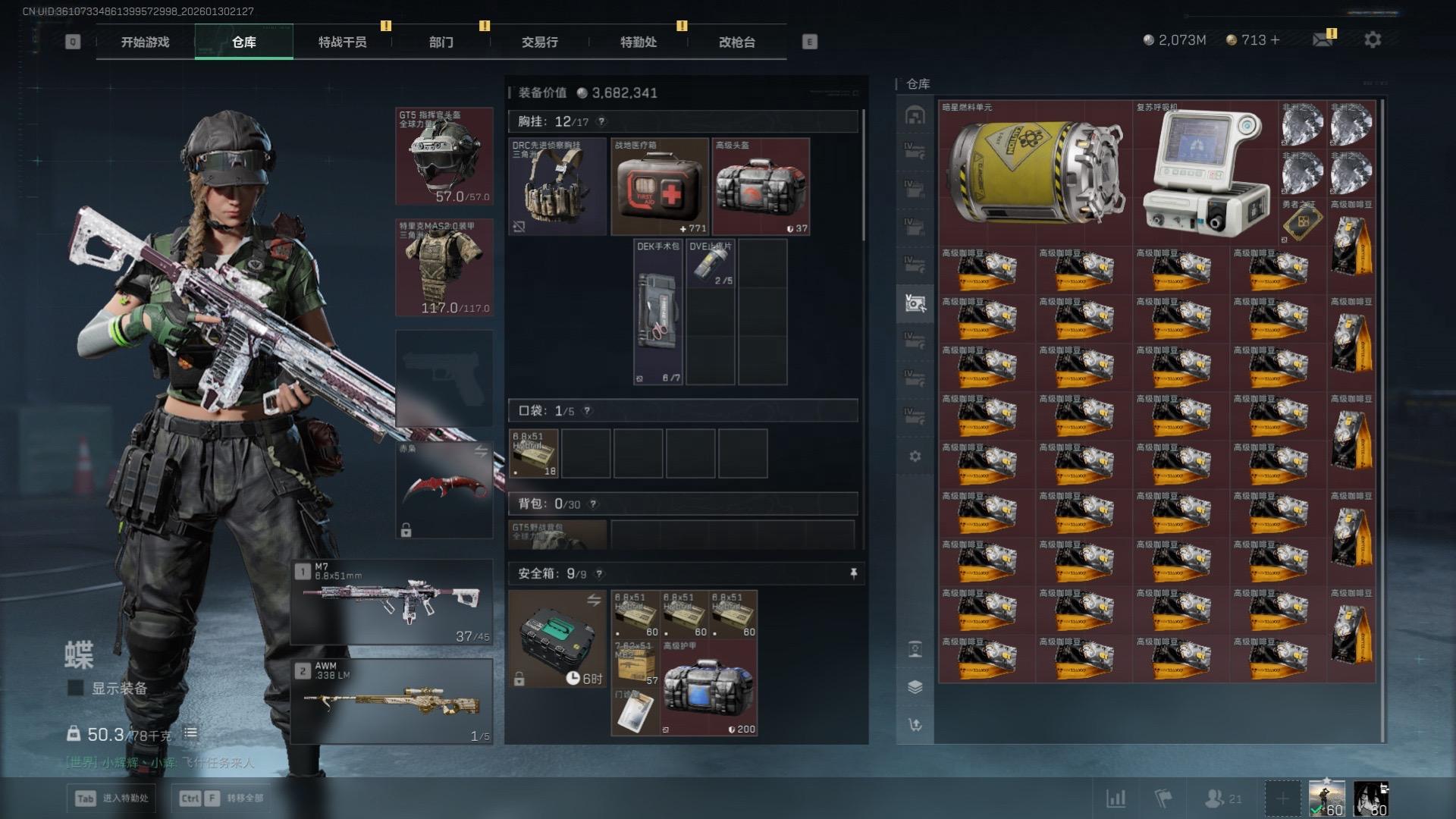Choose the M7 rifle weapon slot

pyautogui.click(x=392, y=603)
